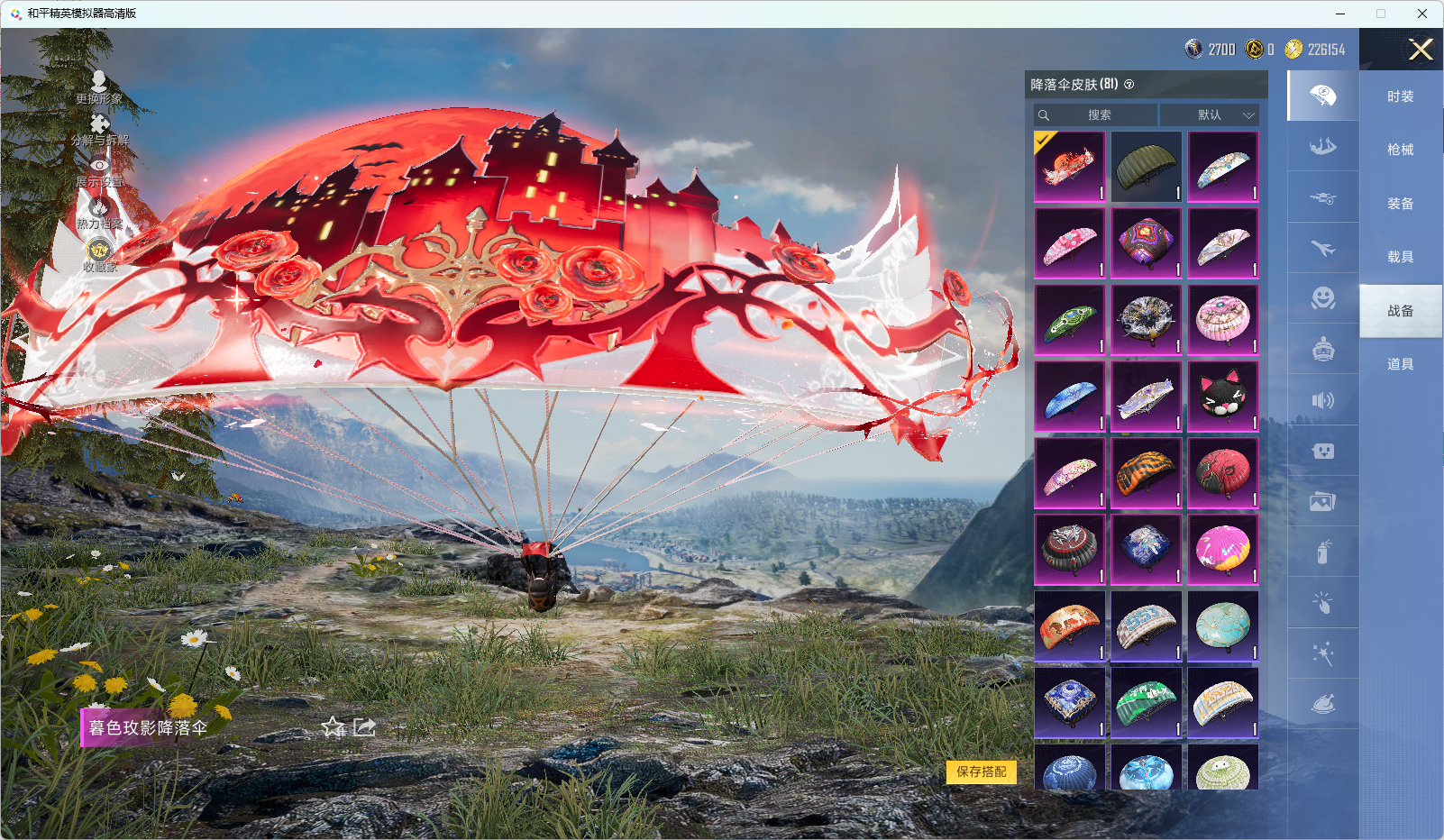Select the 装备 tab

pos(1400,204)
